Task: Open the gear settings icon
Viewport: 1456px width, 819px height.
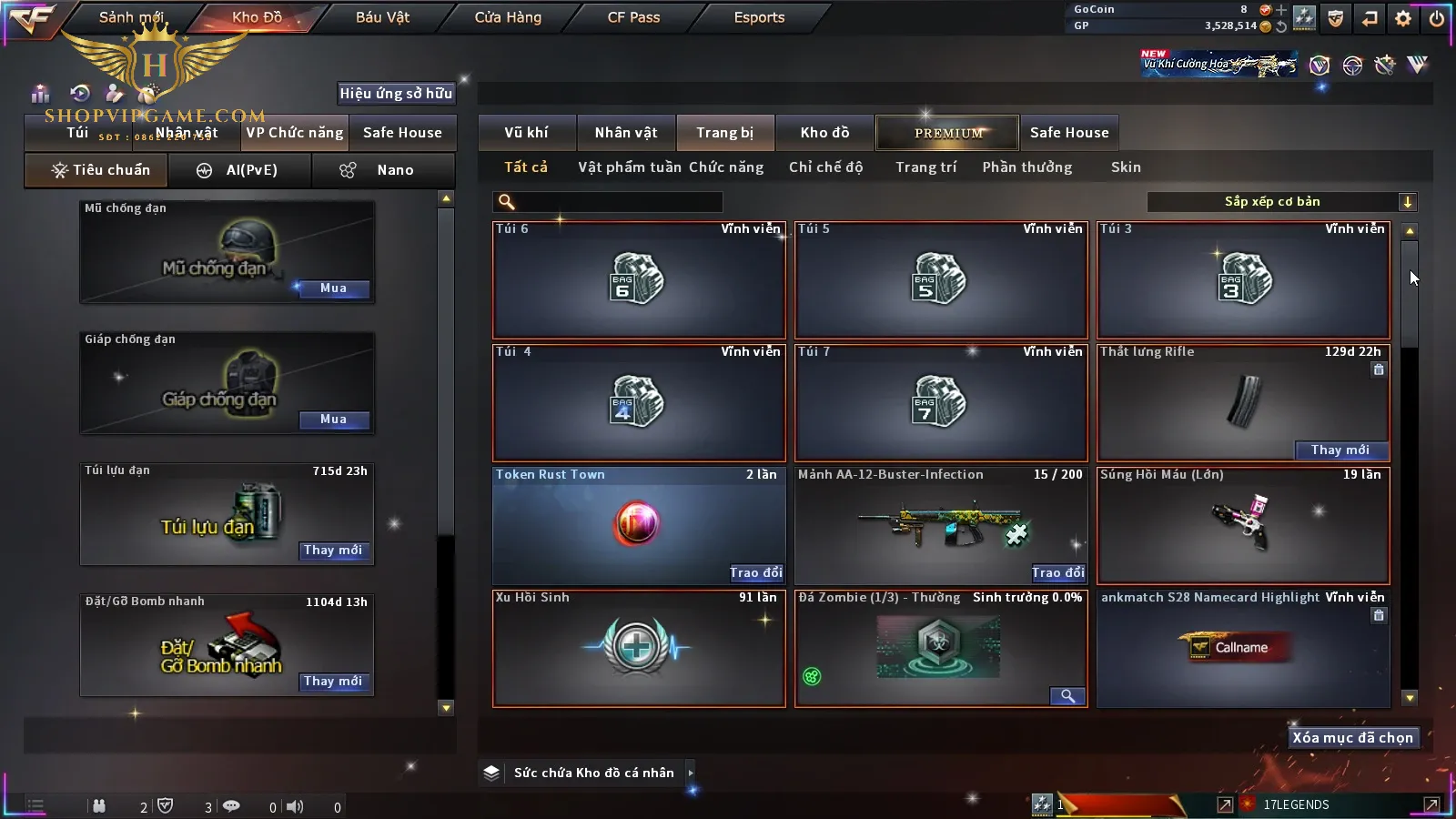Action: 1403,18
